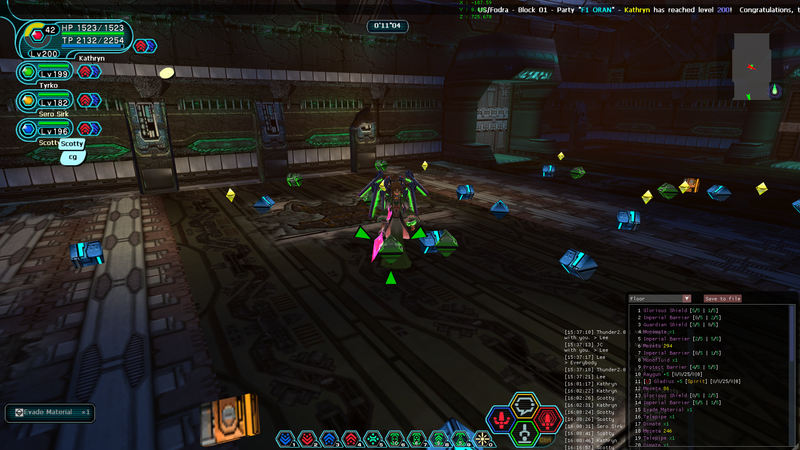Activate the yellow speech-bubble action palette slot
The height and width of the screenshot is (450, 800).
click(x=525, y=405)
